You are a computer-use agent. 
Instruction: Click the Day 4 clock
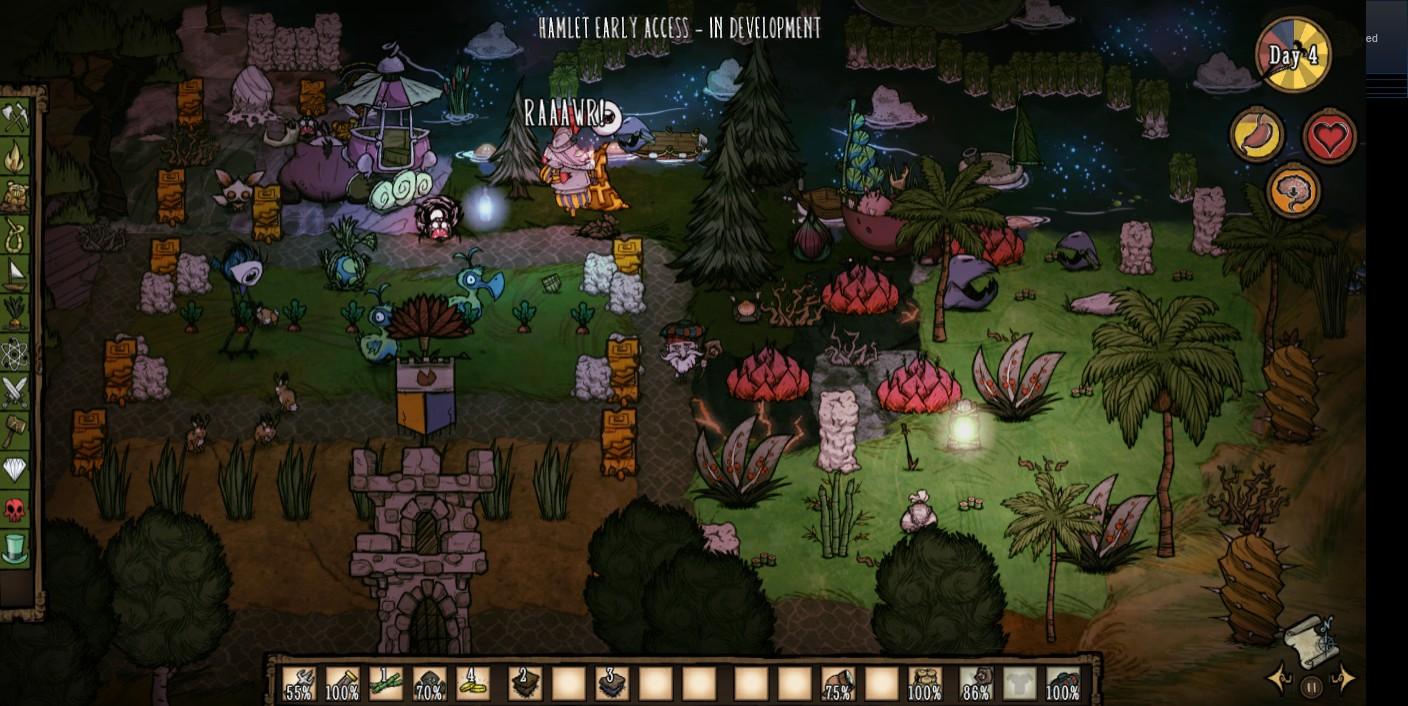[x=1293, y=55]
